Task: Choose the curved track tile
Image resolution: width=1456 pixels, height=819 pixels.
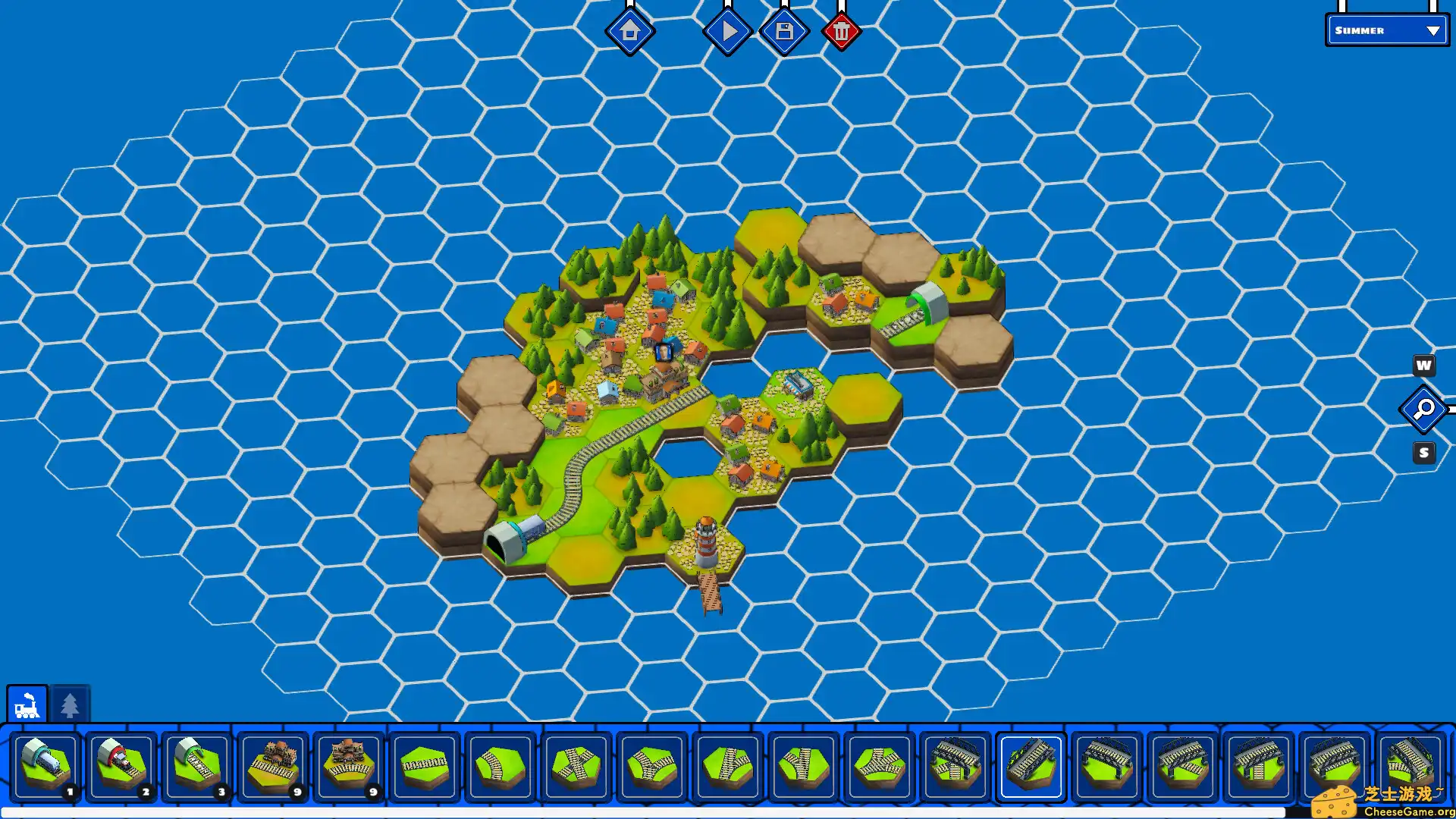Action: point(501,766)
